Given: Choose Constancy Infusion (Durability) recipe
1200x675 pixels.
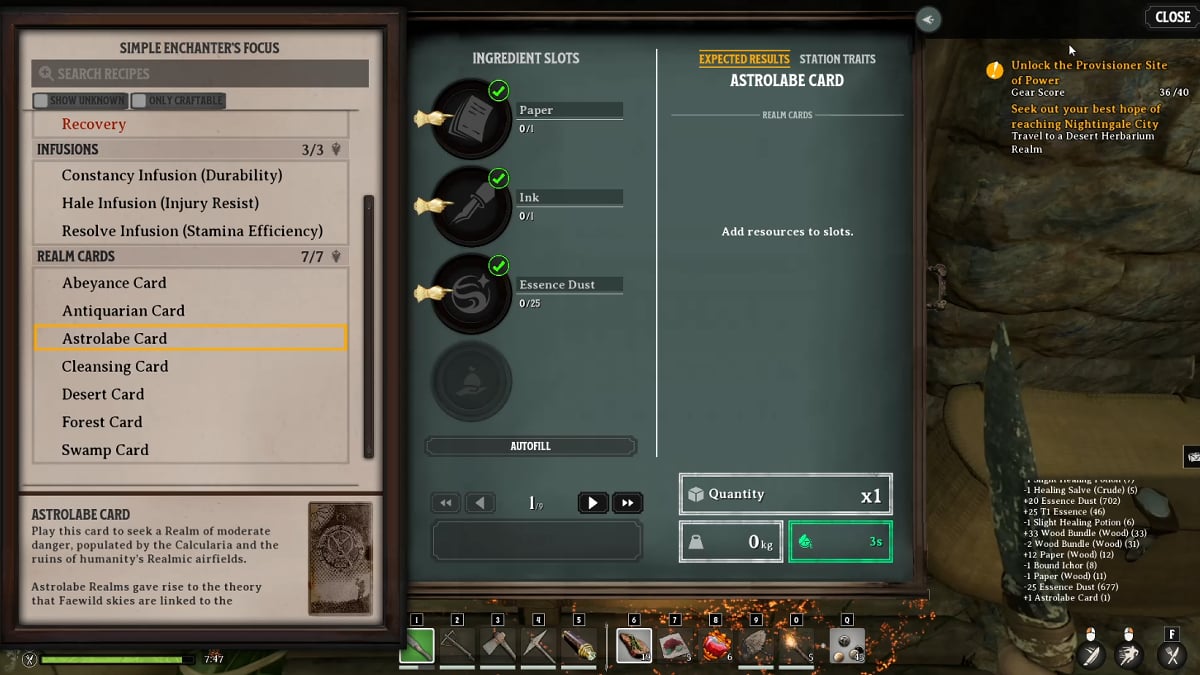Looking at the screenshot, I should pos(172,175).
